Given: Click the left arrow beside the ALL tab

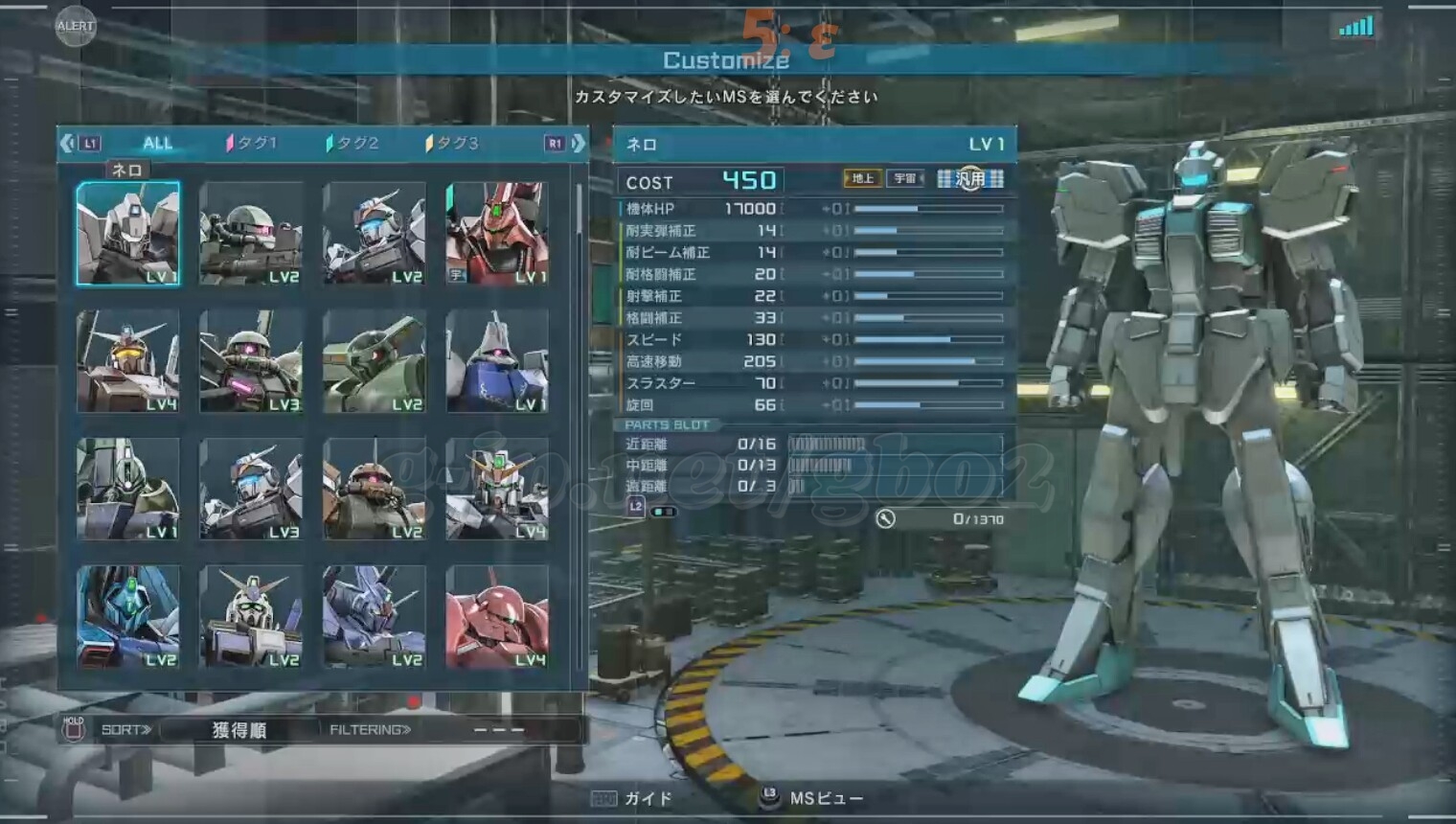Looking at the screenshot, I should [x=67, y=143].
